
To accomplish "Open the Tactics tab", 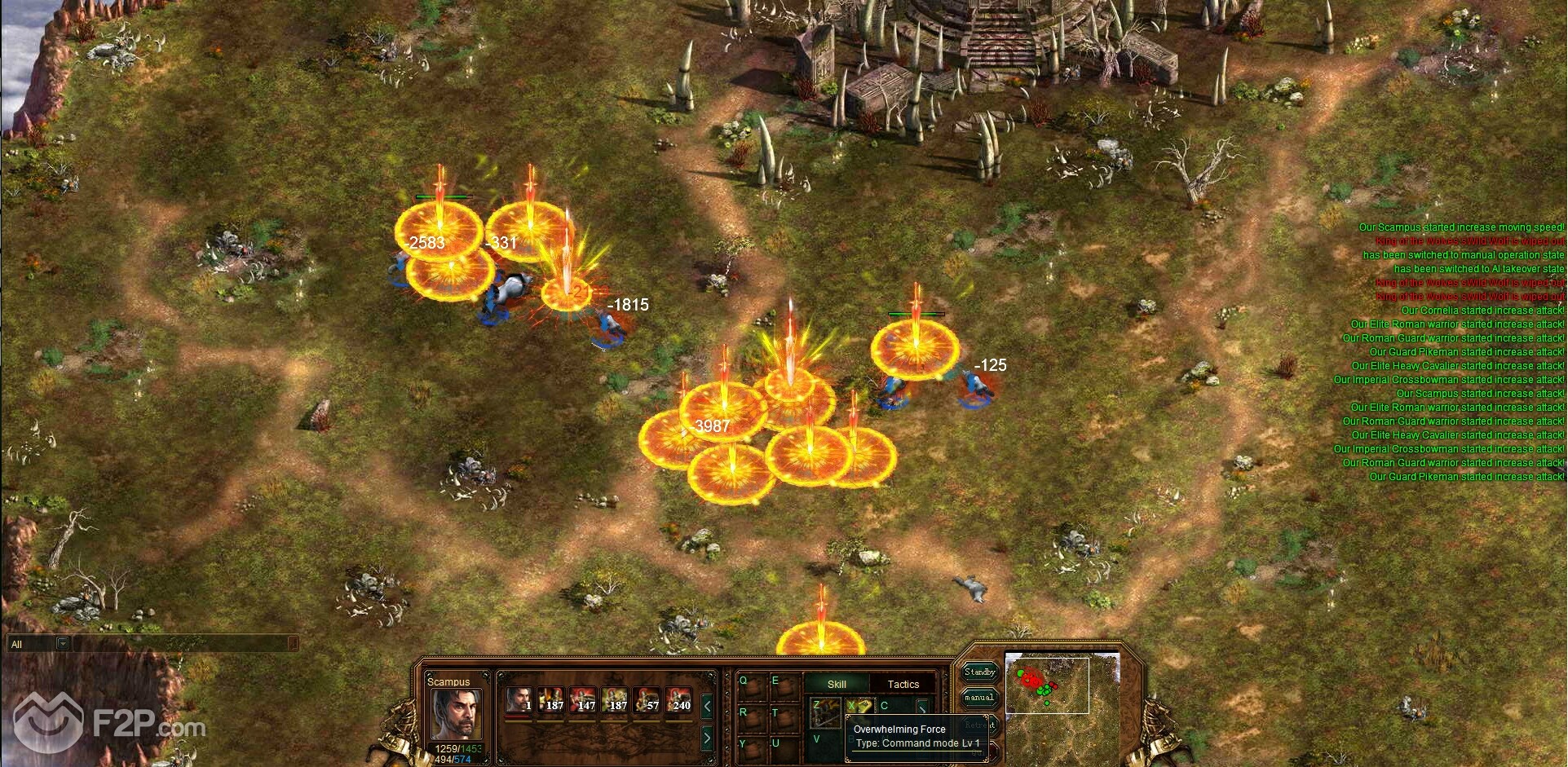I will pos(903,684).
